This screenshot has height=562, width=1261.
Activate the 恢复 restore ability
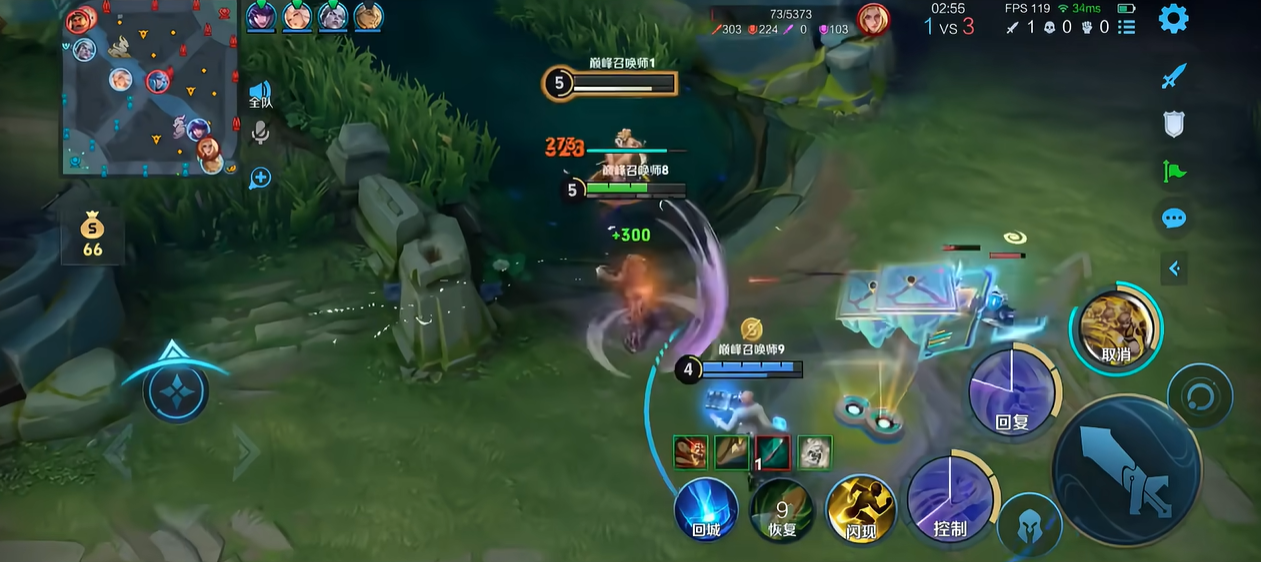(782, 509)
